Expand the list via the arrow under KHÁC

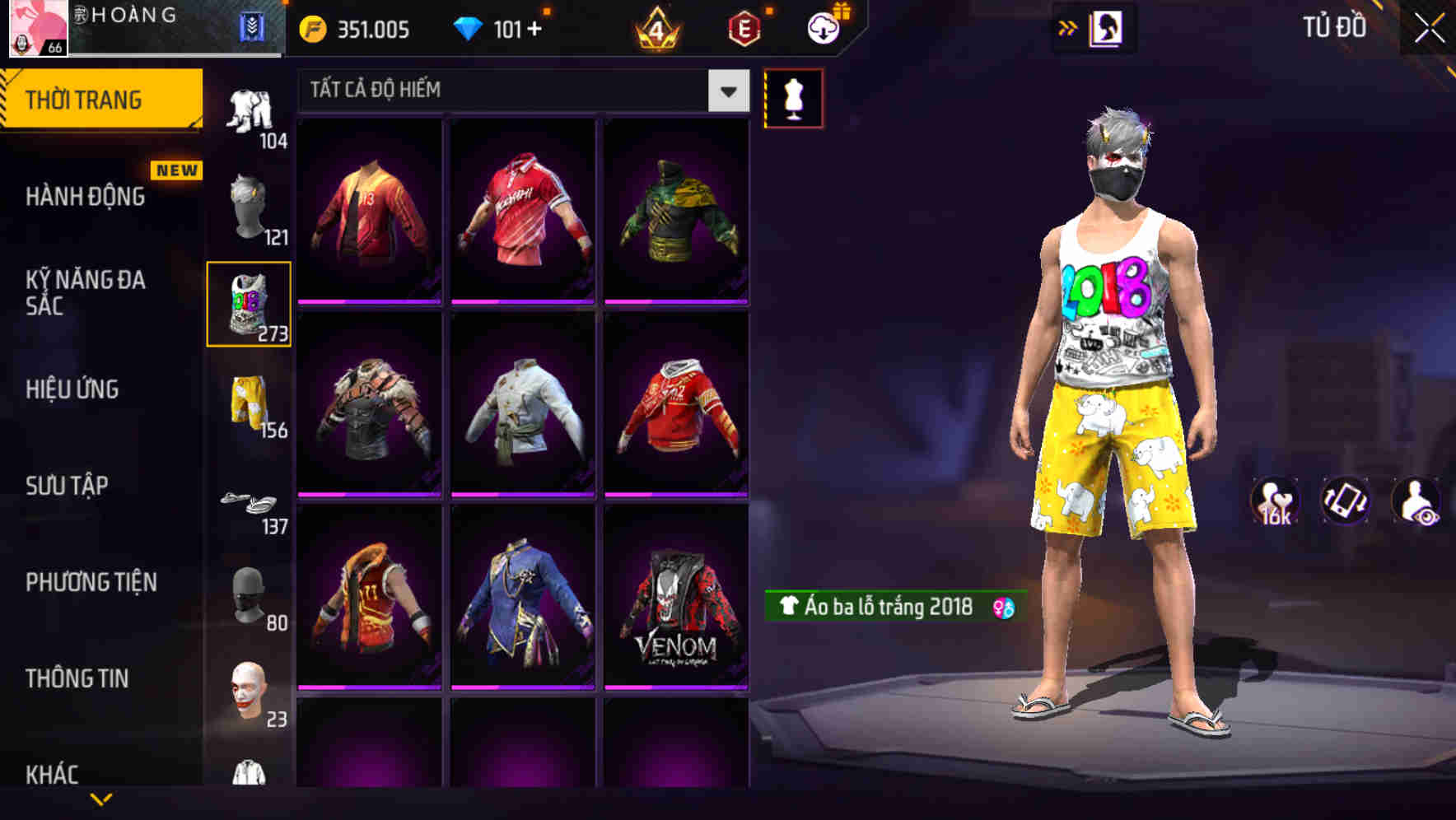click(101, 800)
